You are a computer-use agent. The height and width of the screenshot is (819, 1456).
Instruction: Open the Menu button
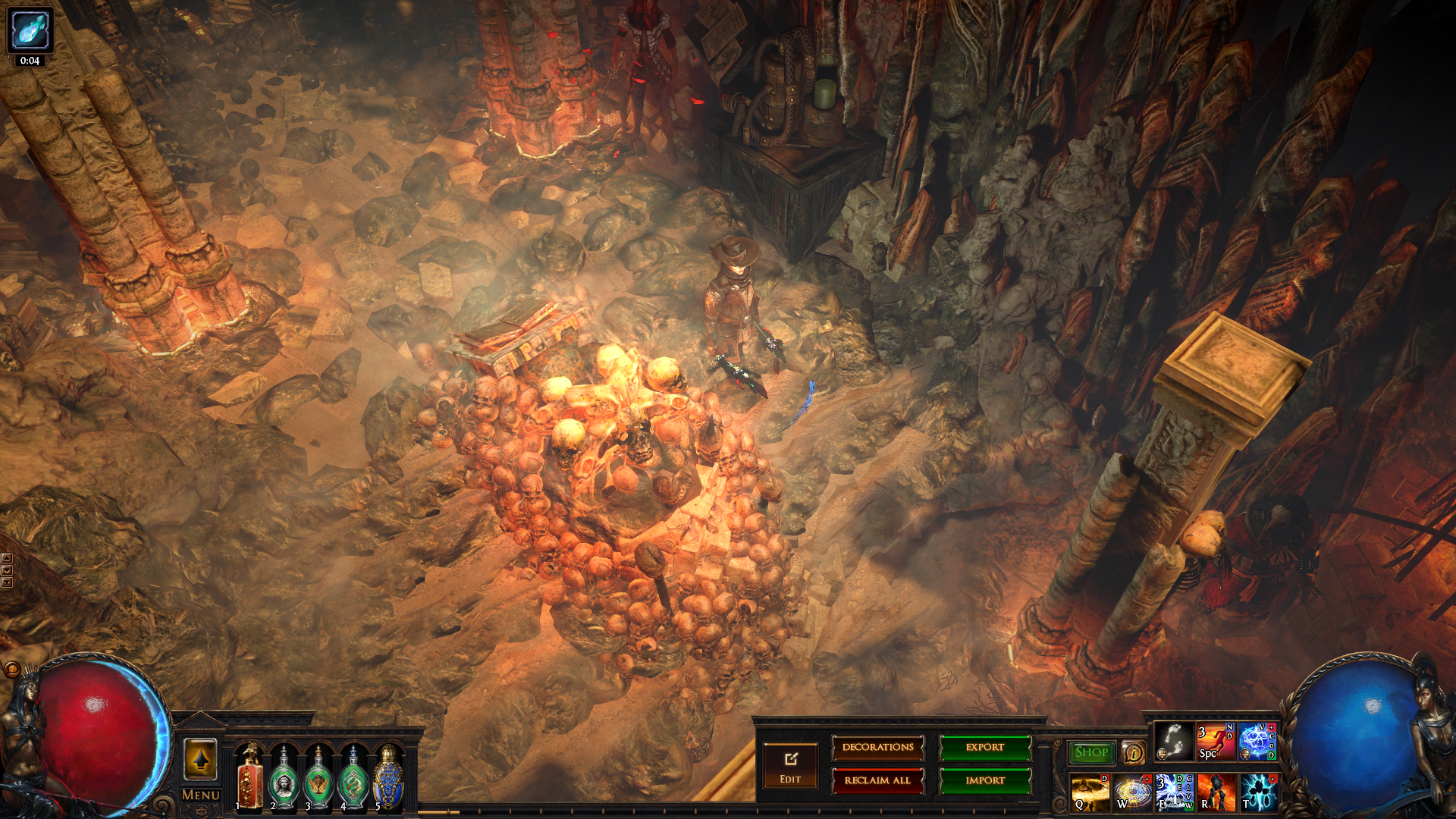201,795
